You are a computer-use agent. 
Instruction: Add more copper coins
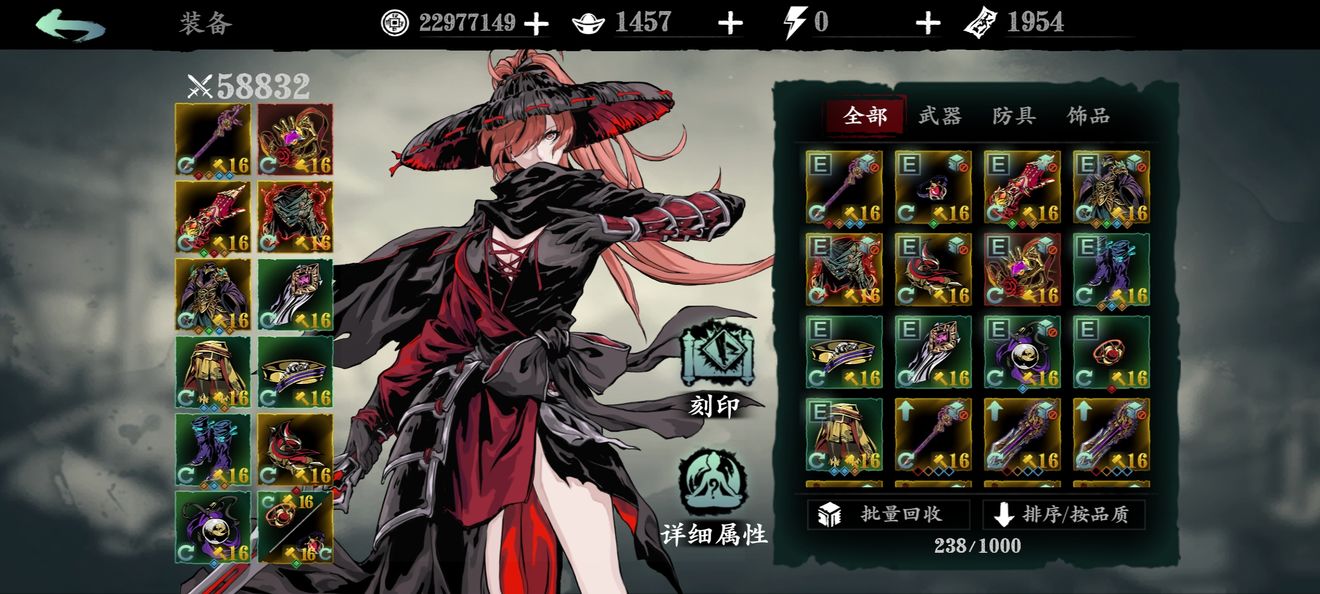[536, 23]
